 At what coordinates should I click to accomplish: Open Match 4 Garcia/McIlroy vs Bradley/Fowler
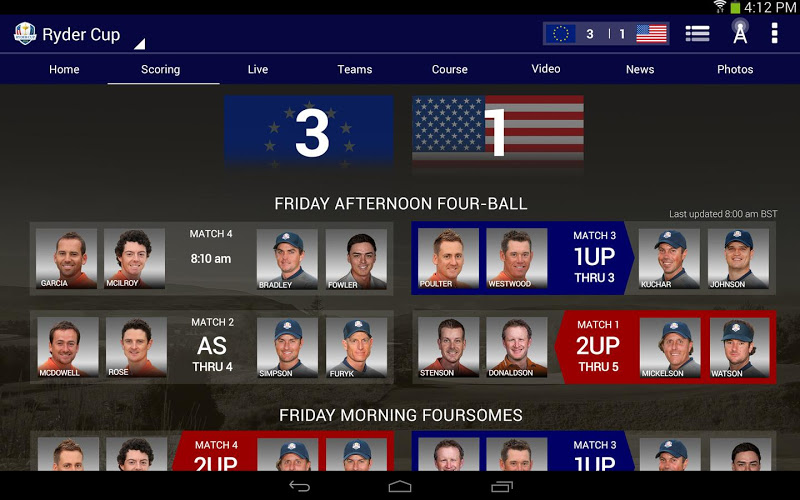click(211, 259)
